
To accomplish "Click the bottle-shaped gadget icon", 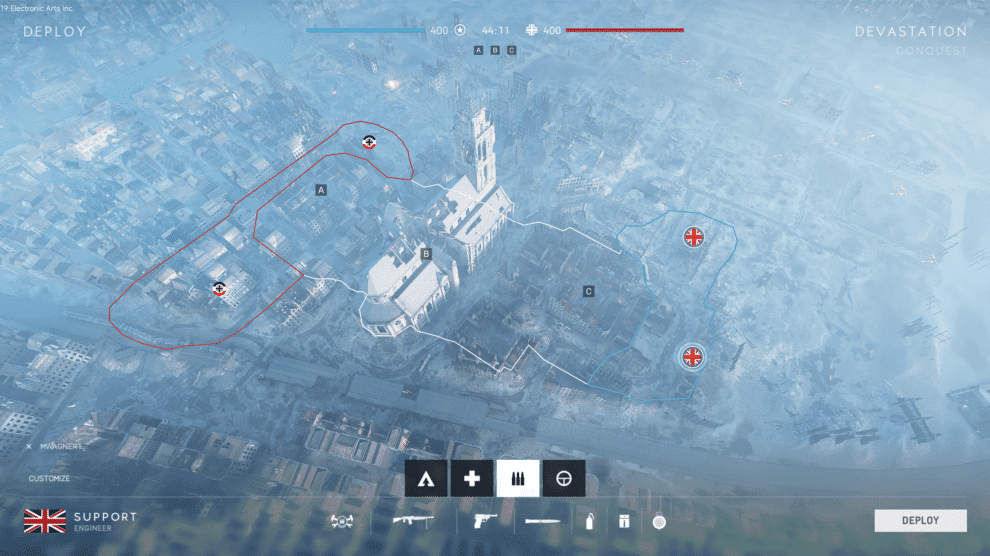I will coord(589,521).
